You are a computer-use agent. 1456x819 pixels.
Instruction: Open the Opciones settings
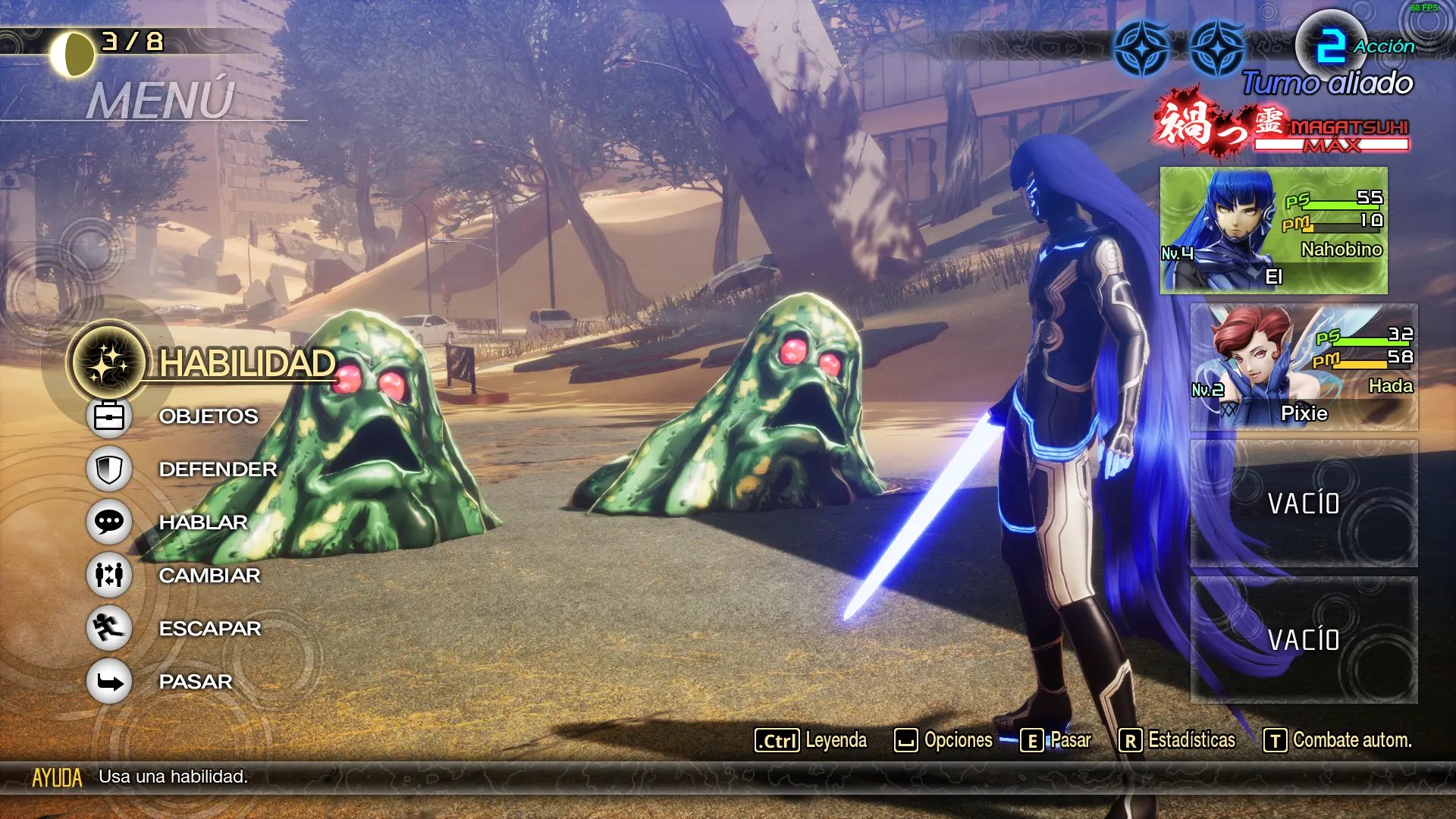pyautogui.click(x=943, y=740)
